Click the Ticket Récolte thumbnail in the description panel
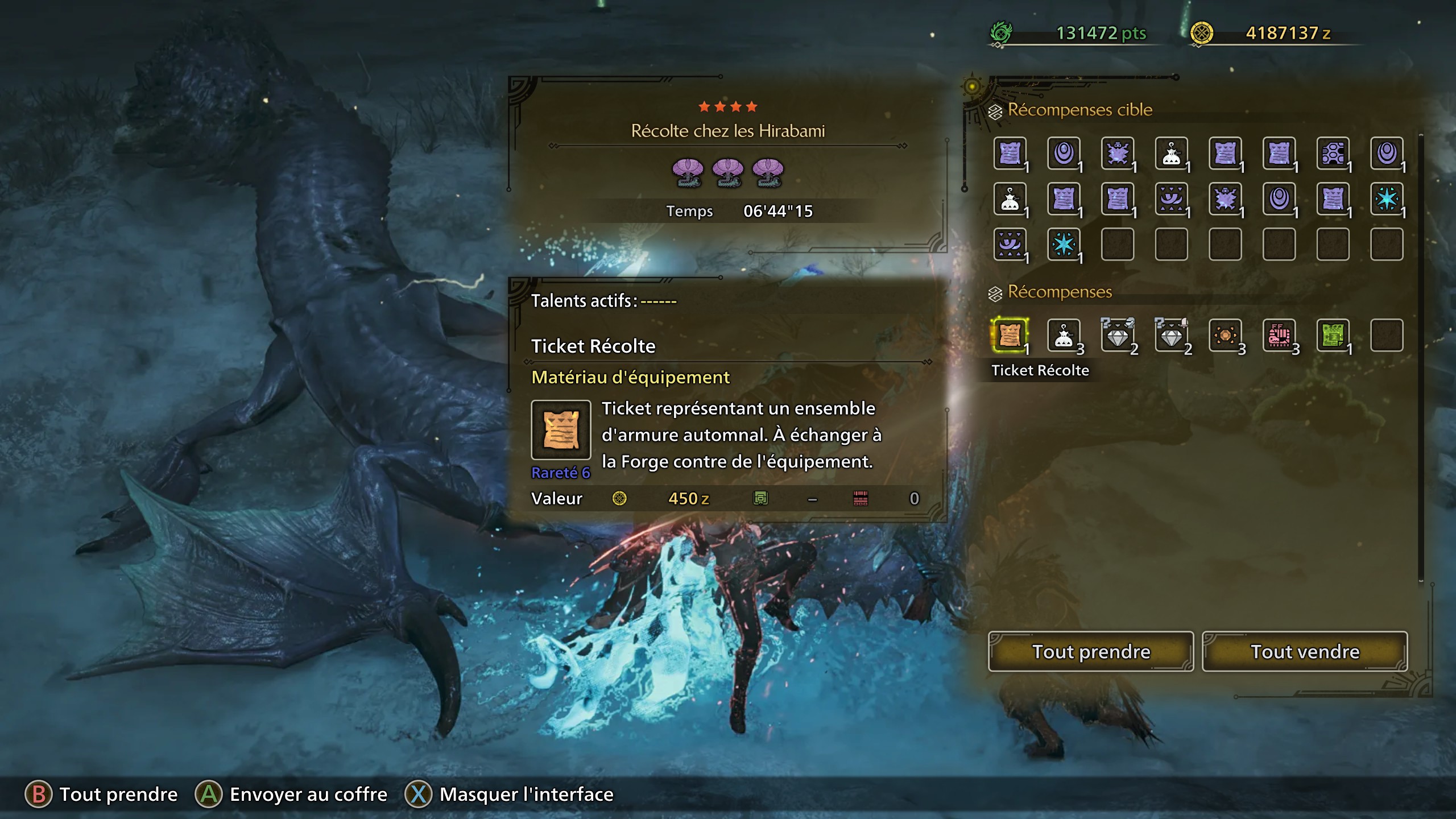The image size is (1456, 819). coord(562,431)
